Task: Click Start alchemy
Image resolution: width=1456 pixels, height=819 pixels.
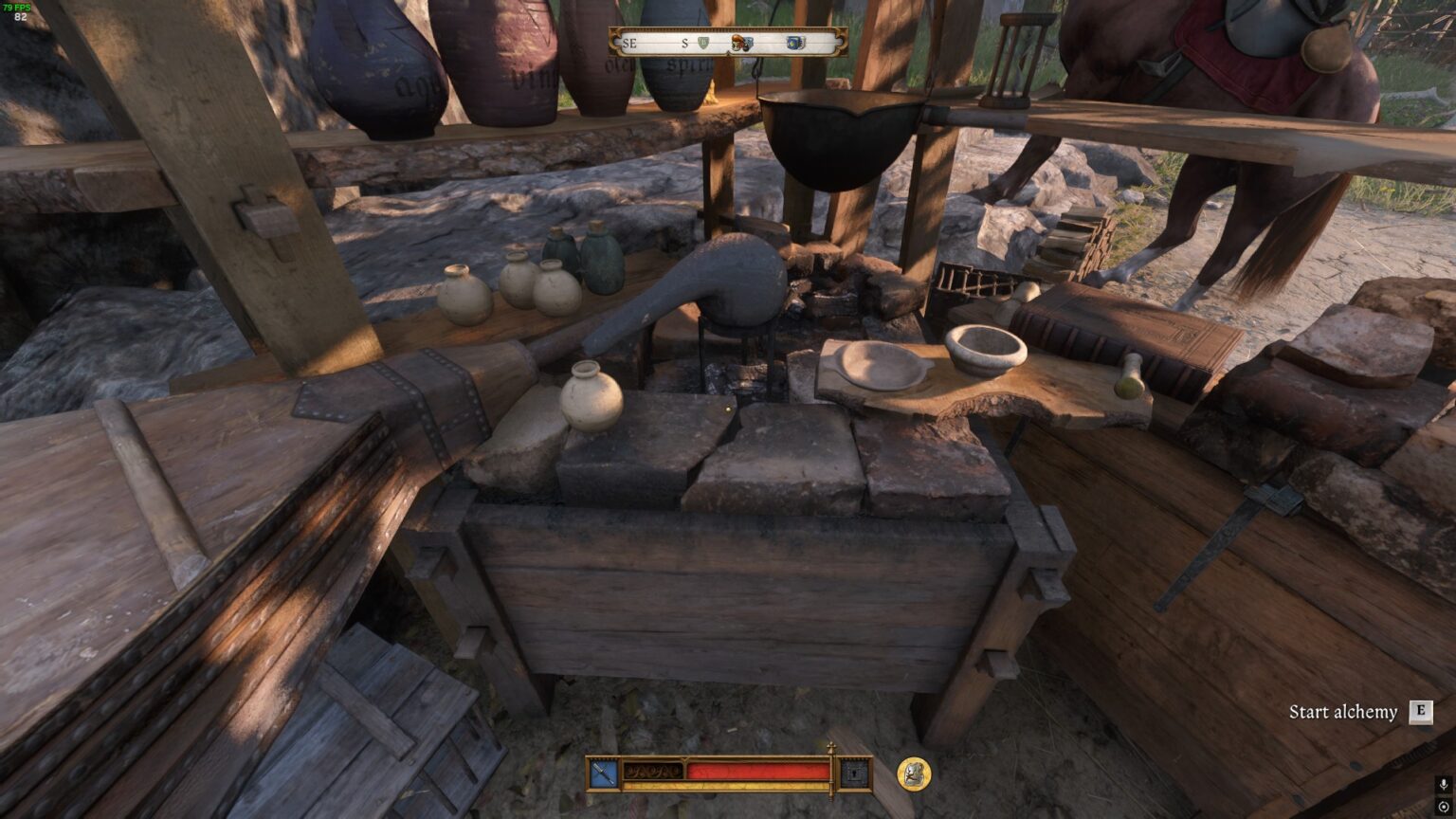Action: (1344, 711)
